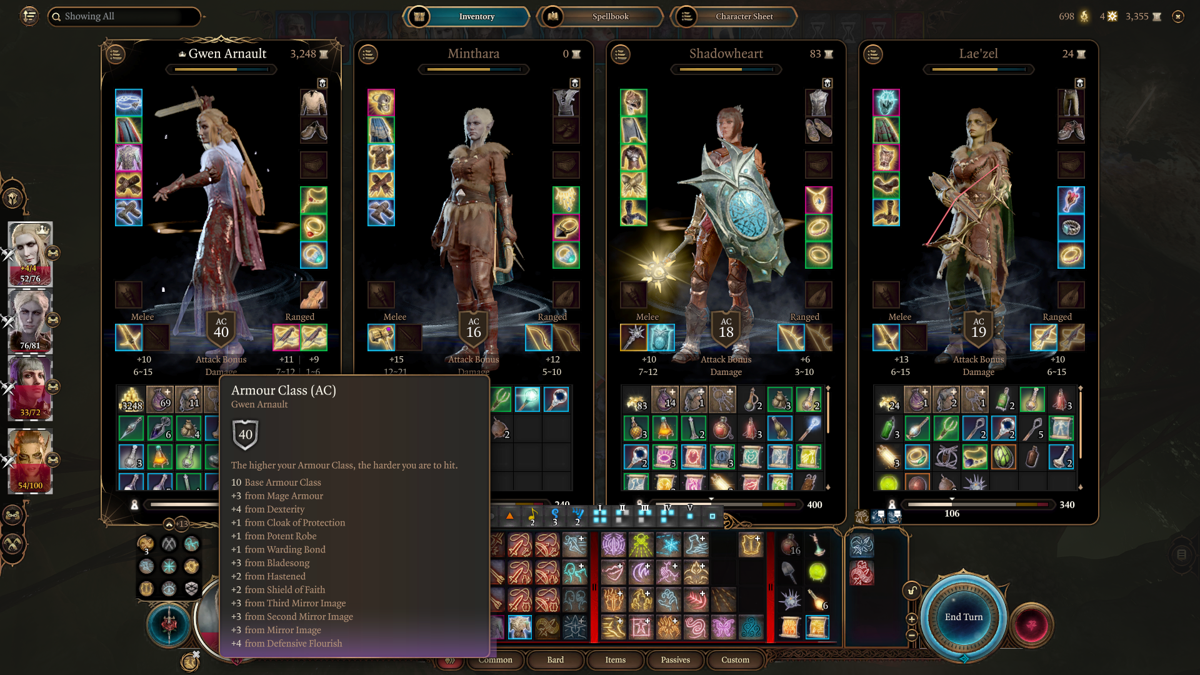Open the Items hotbar tab
1200x675 pixels.
[x=615, y=660]
